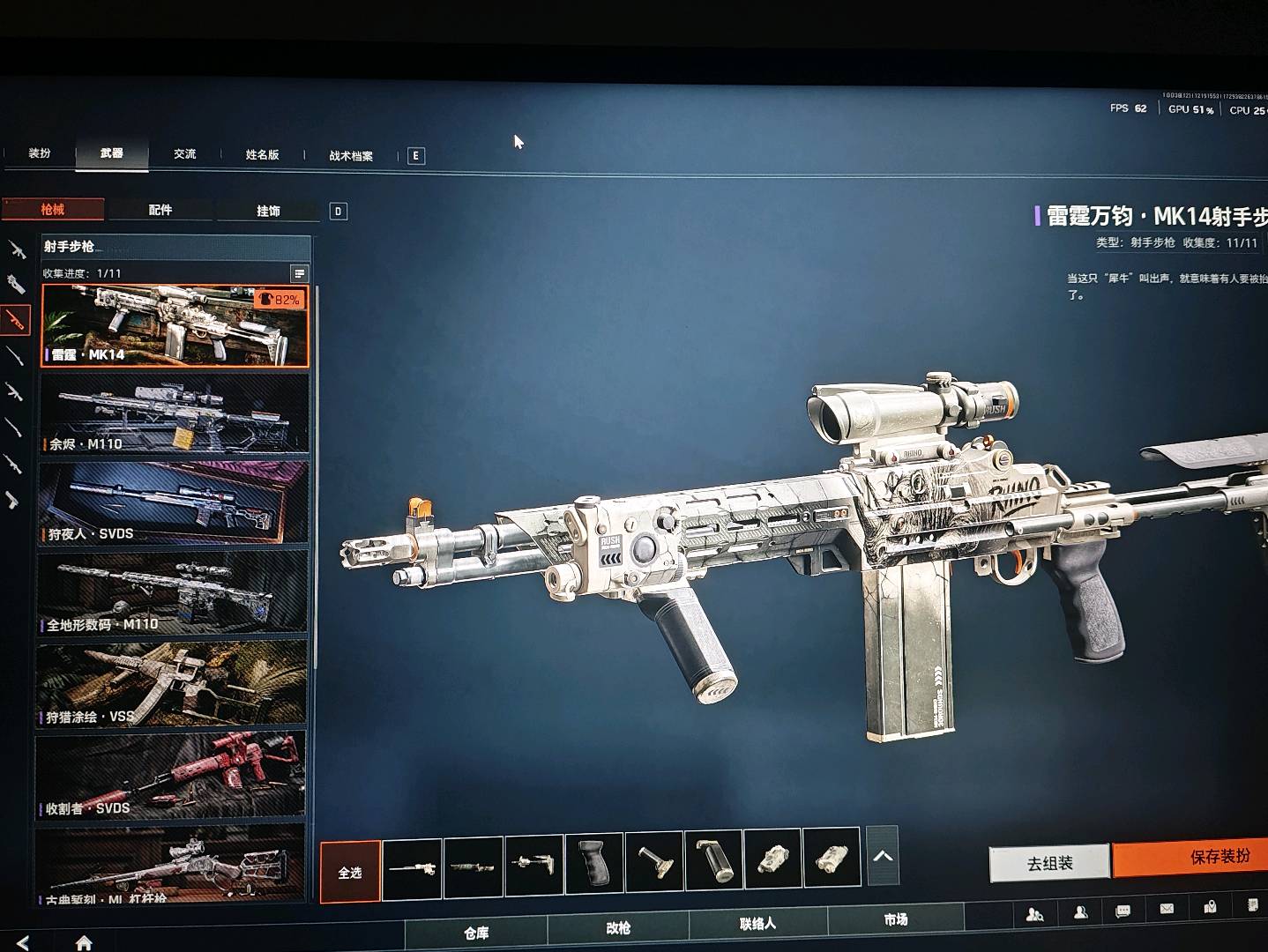Select the pistol grip attachment slot
This screenshot has width=1268, height=952.
click(594, 861)
